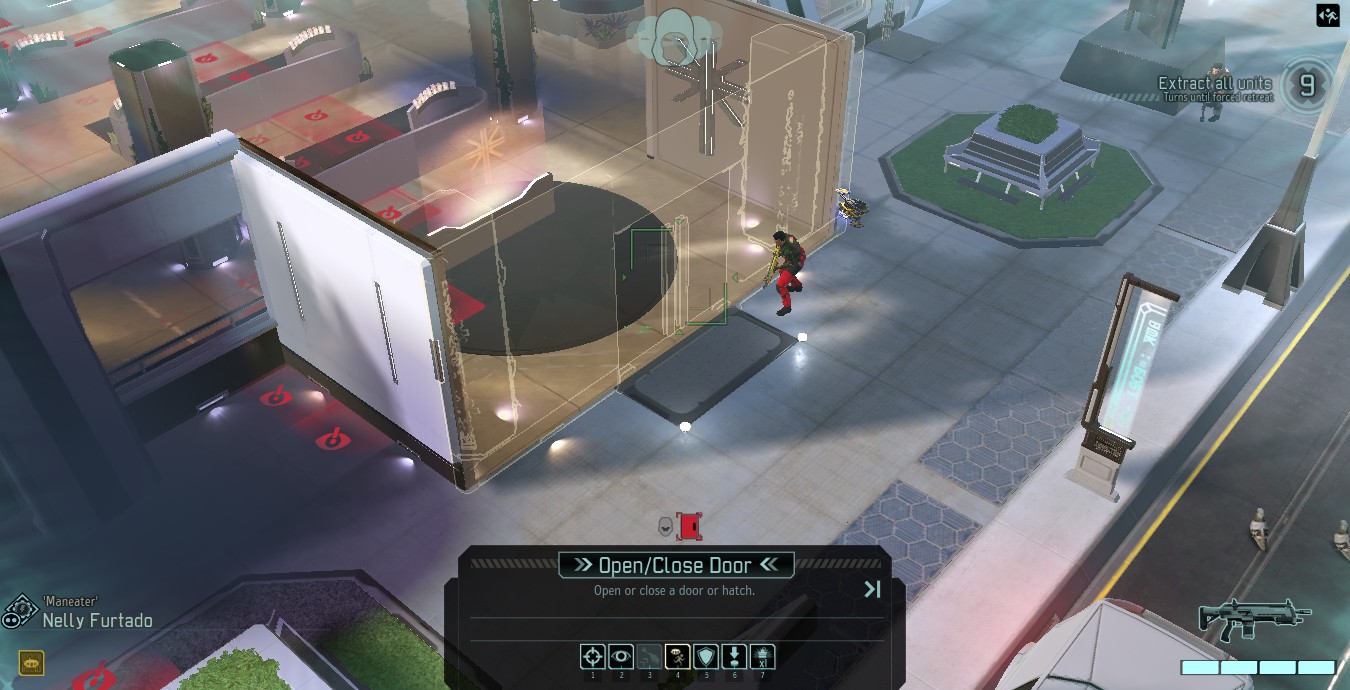
Task: Confirm the Open/Close Door action
Action: [x=675, y=565]
